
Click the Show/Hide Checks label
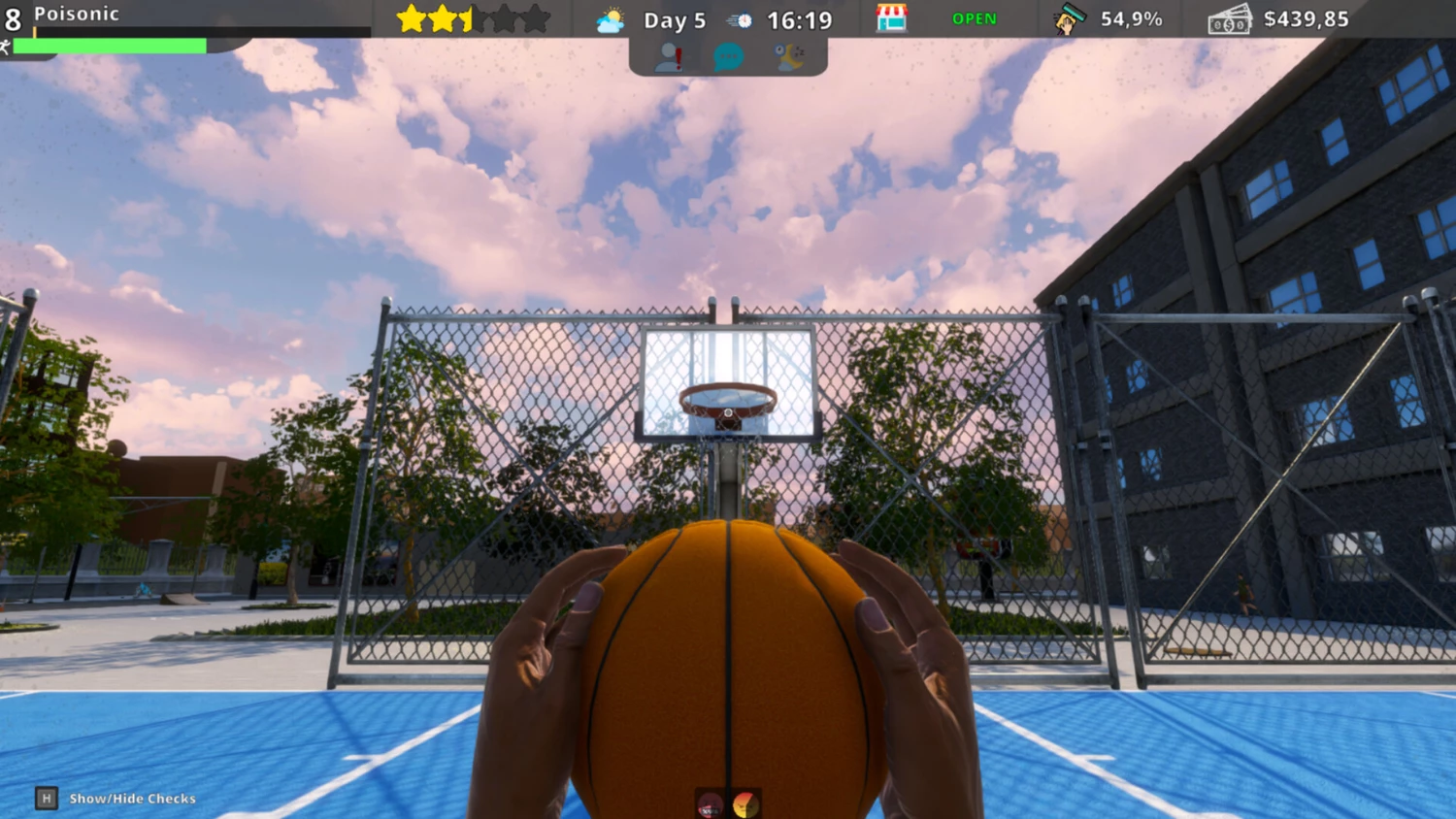click(x=132, y=799)
